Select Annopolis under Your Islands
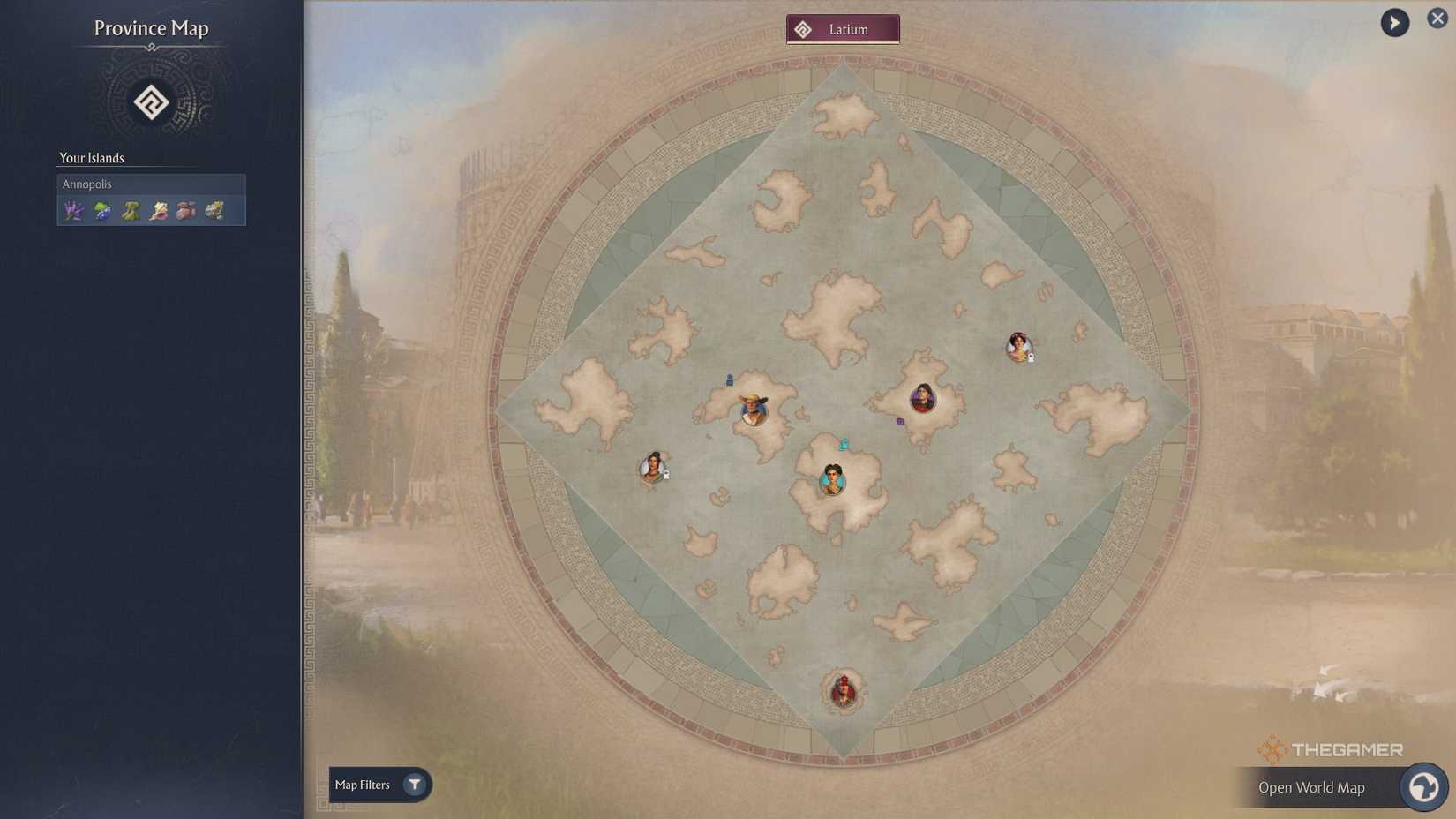This screenshot has width=1456, height=819. (x=87, y=184)
